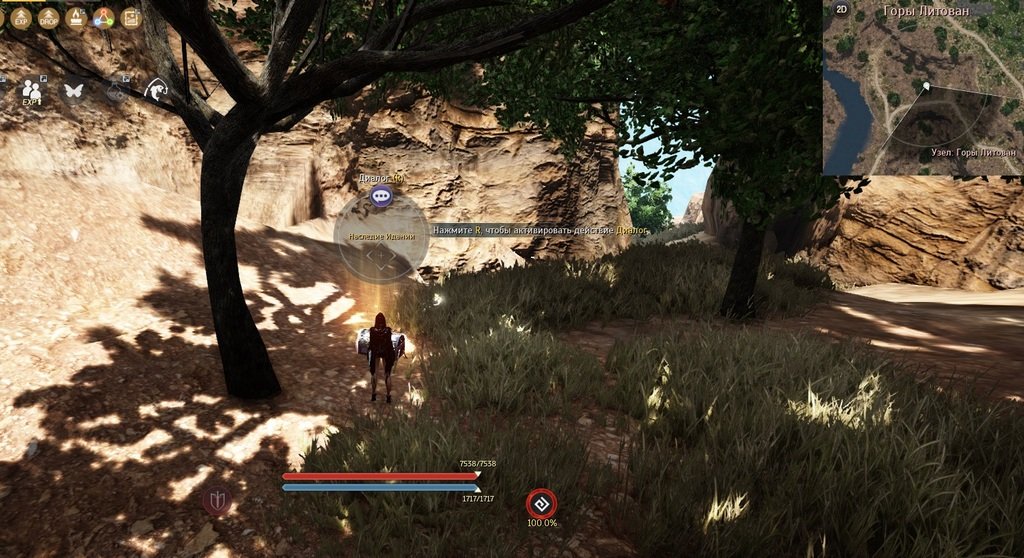Click the red circular diamond gauge icon
Image resolution: width=1024 pixels, height=558 pixels.
pos(542,503)
